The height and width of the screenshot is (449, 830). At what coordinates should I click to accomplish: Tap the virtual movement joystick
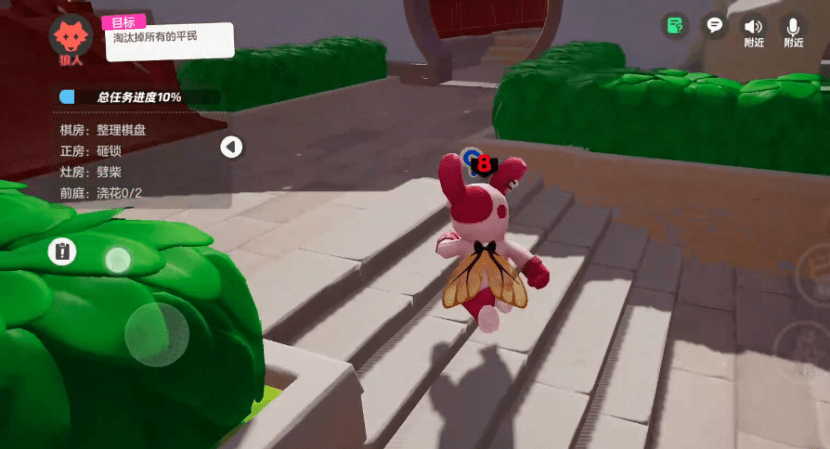[156, 334]
